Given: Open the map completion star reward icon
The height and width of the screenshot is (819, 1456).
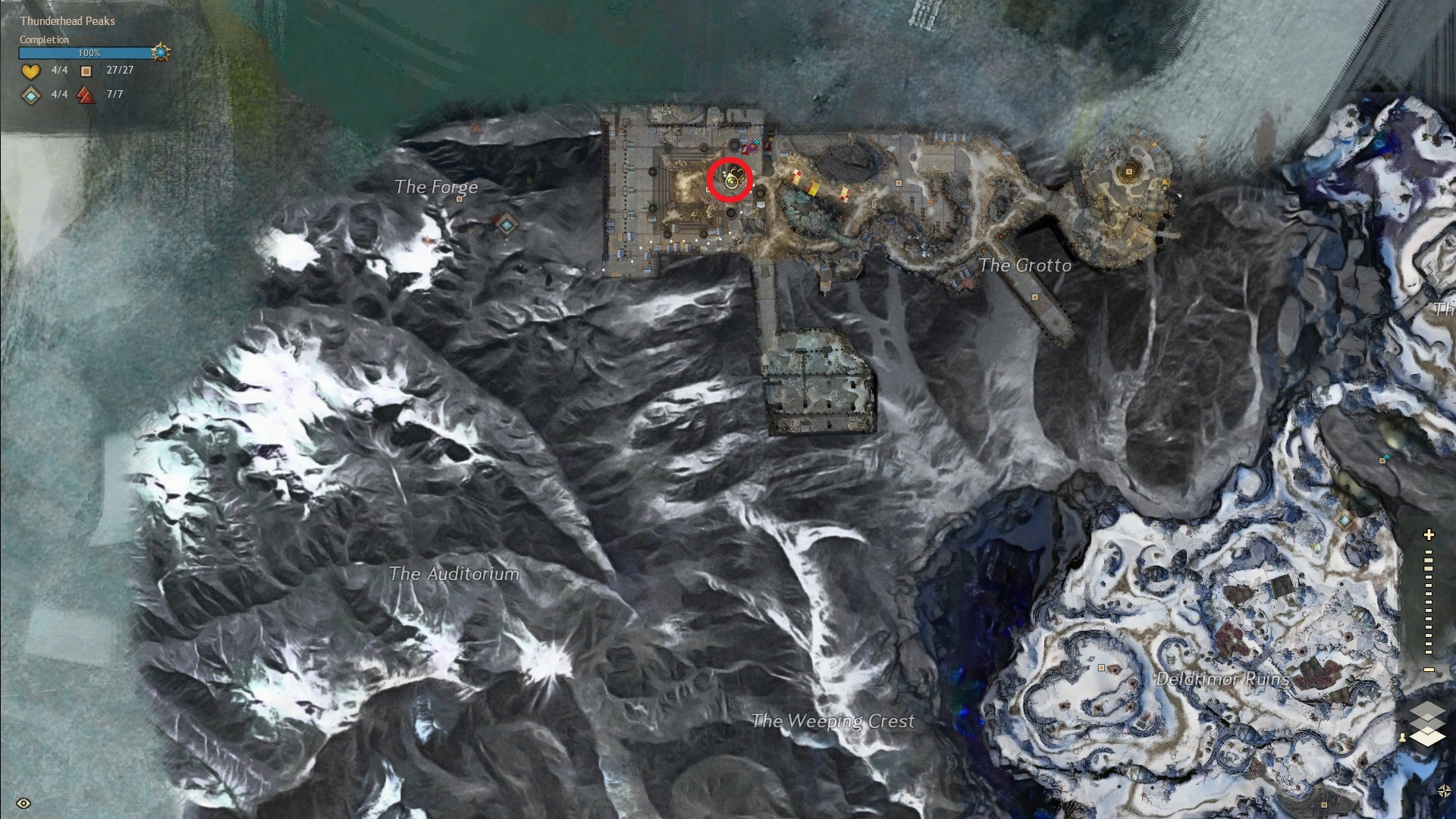Looking at the screenshot, I should [161, 52].
